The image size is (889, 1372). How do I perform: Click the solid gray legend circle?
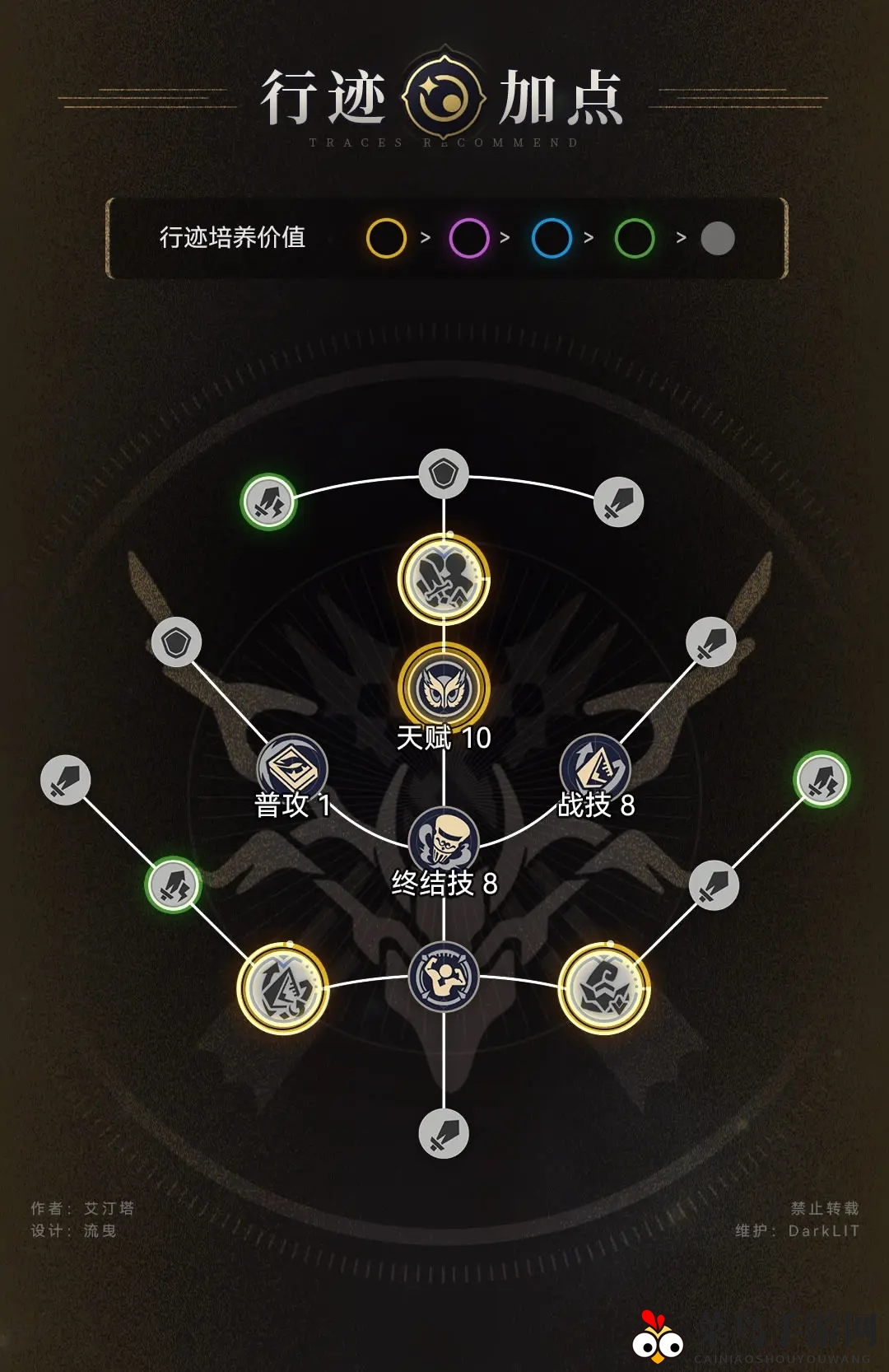point(718,239)
